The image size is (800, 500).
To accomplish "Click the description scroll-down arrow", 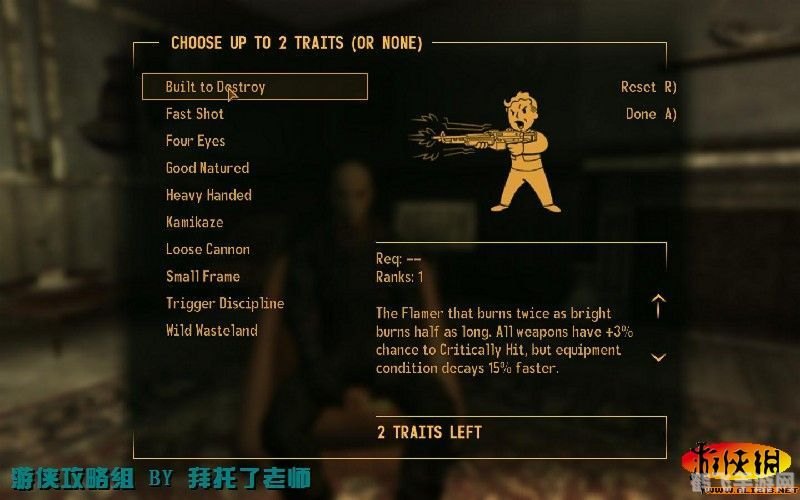I will pos(658,357).
